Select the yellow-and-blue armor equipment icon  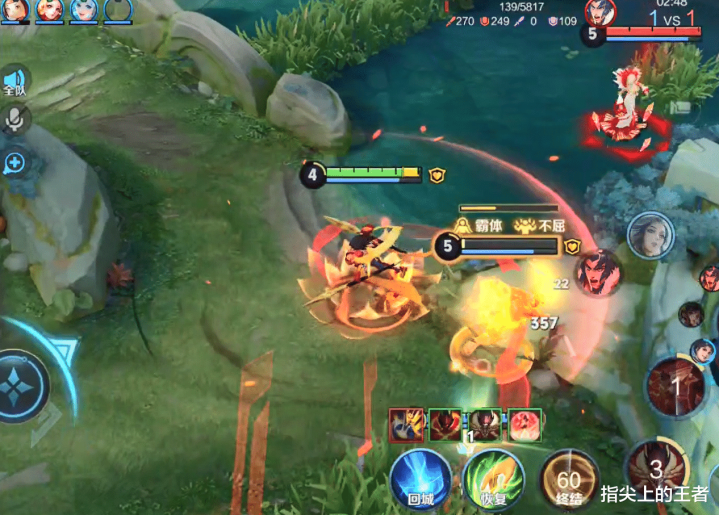click(406, 425)
